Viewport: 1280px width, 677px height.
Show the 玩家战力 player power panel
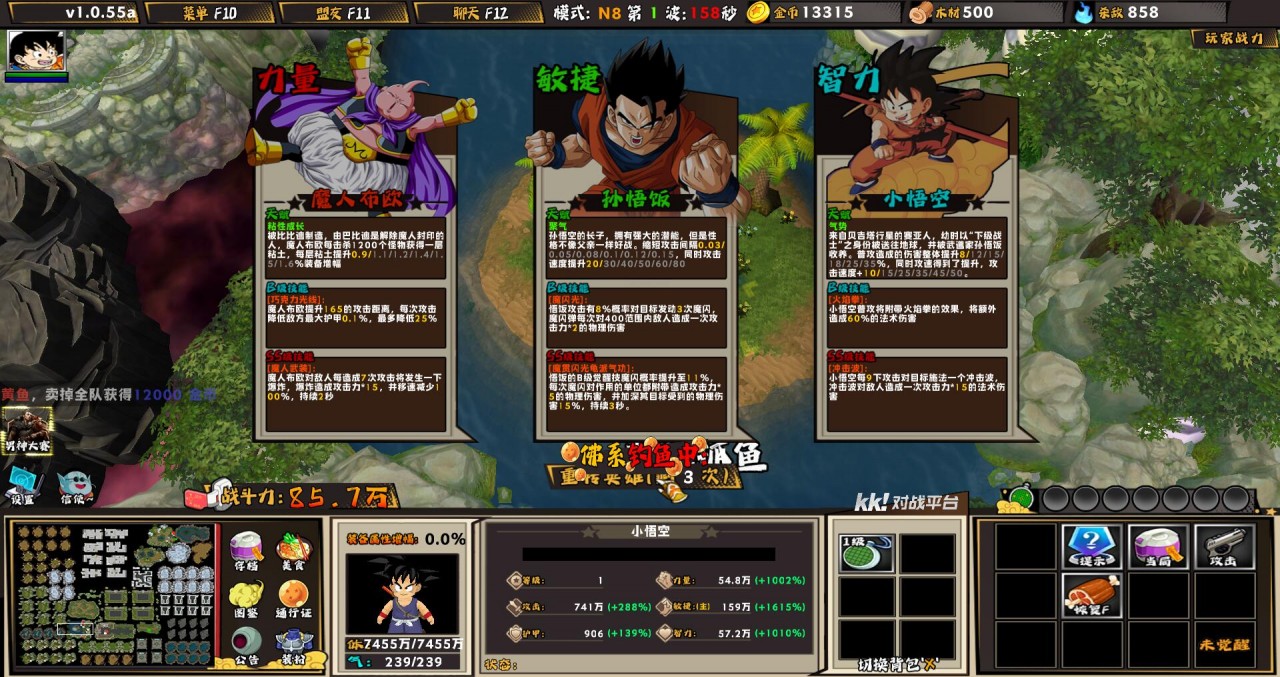[x=1234, y=39]
